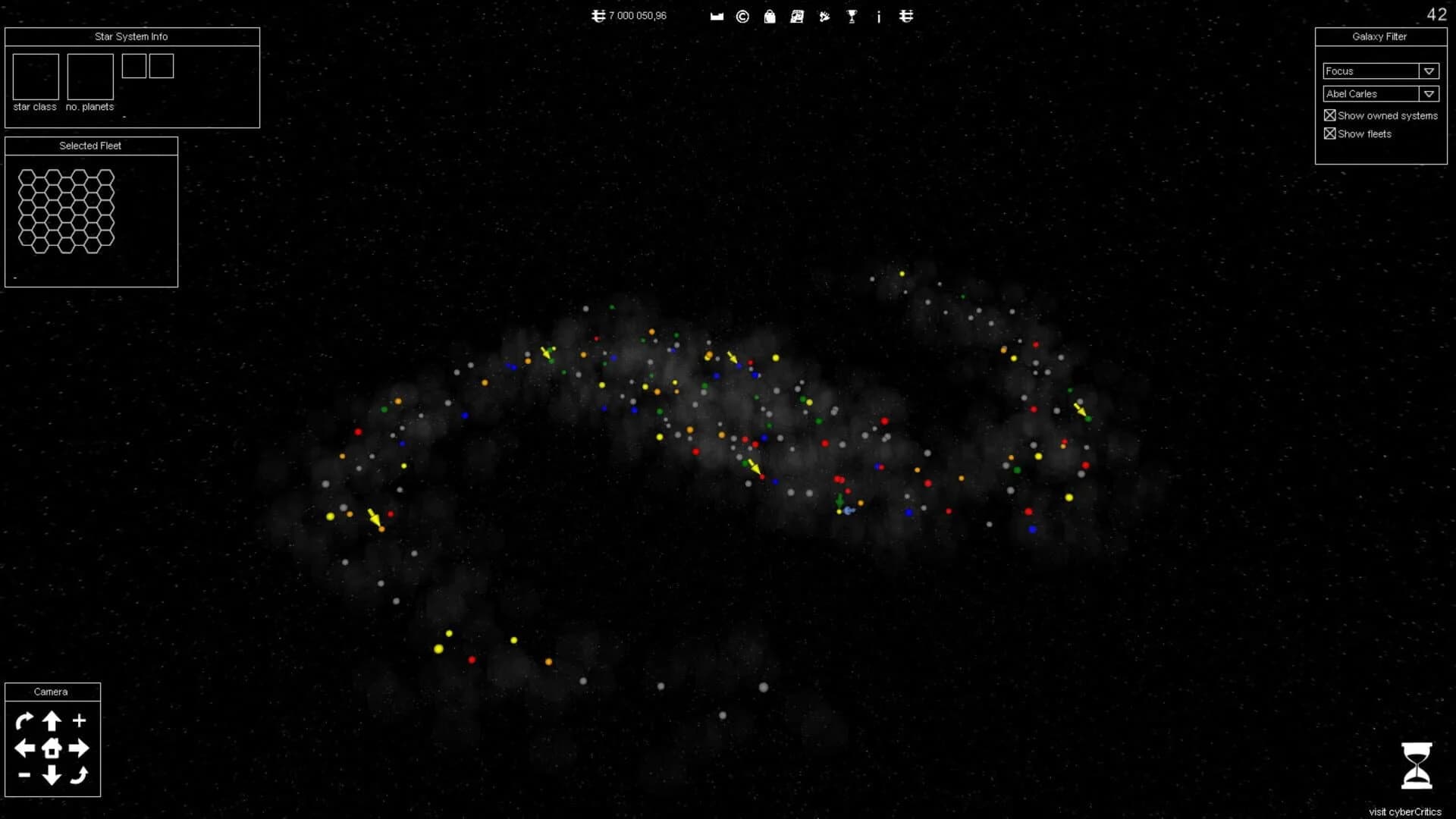
Task: Disable the Show fleets checkbox
Action: tap(1329, 133)
